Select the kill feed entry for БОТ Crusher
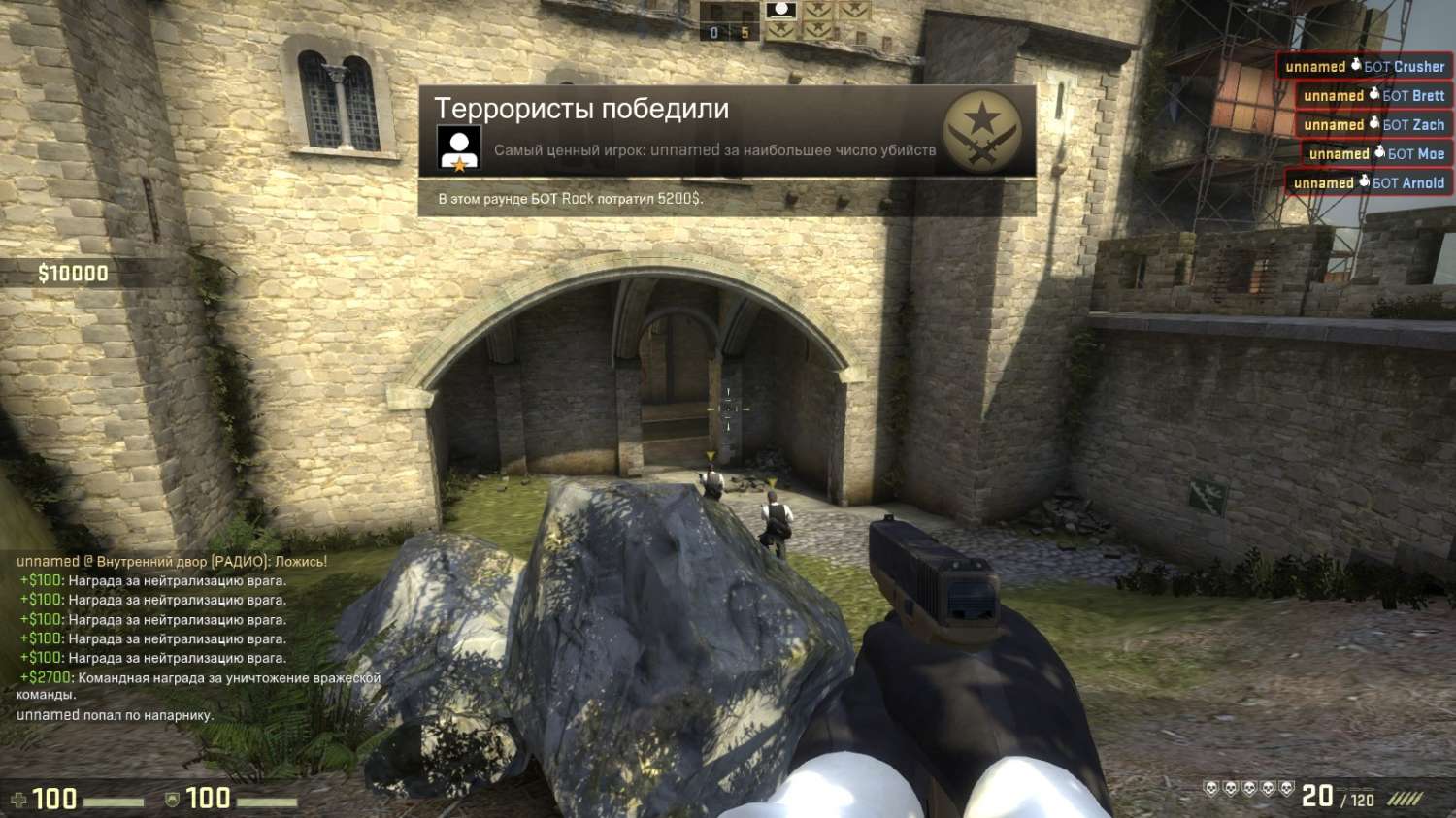 click(x=1364, y=67)
